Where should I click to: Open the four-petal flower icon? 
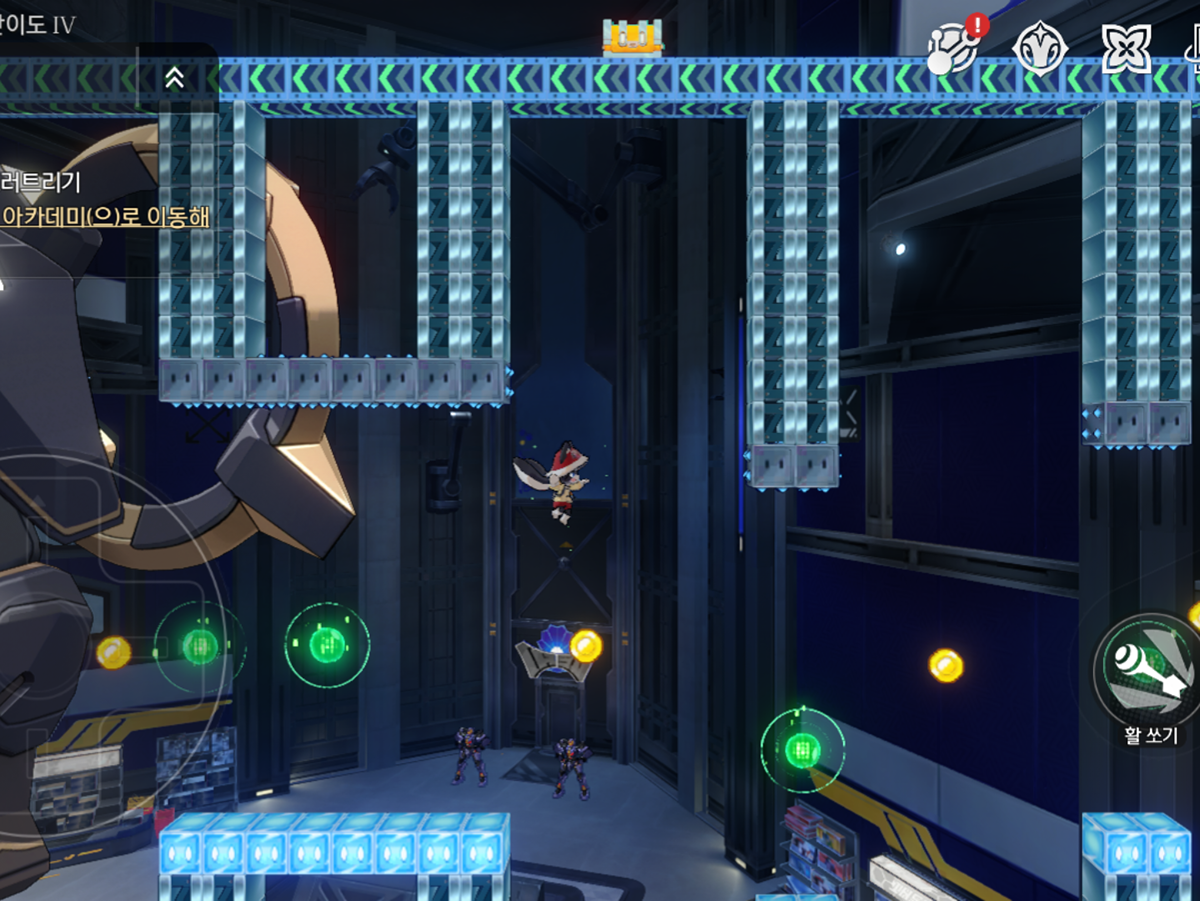point(1125,48)
